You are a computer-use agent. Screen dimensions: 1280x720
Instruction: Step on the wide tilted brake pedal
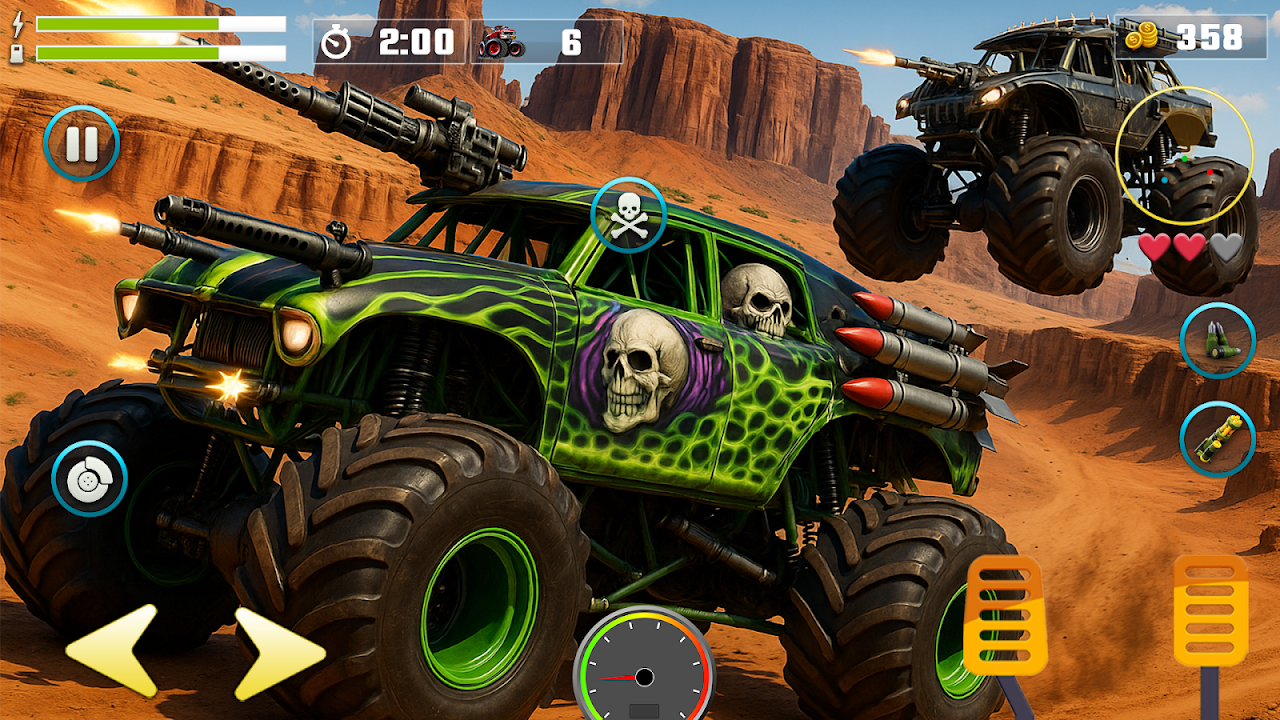pyautogui.click(x=1004, y=615)
